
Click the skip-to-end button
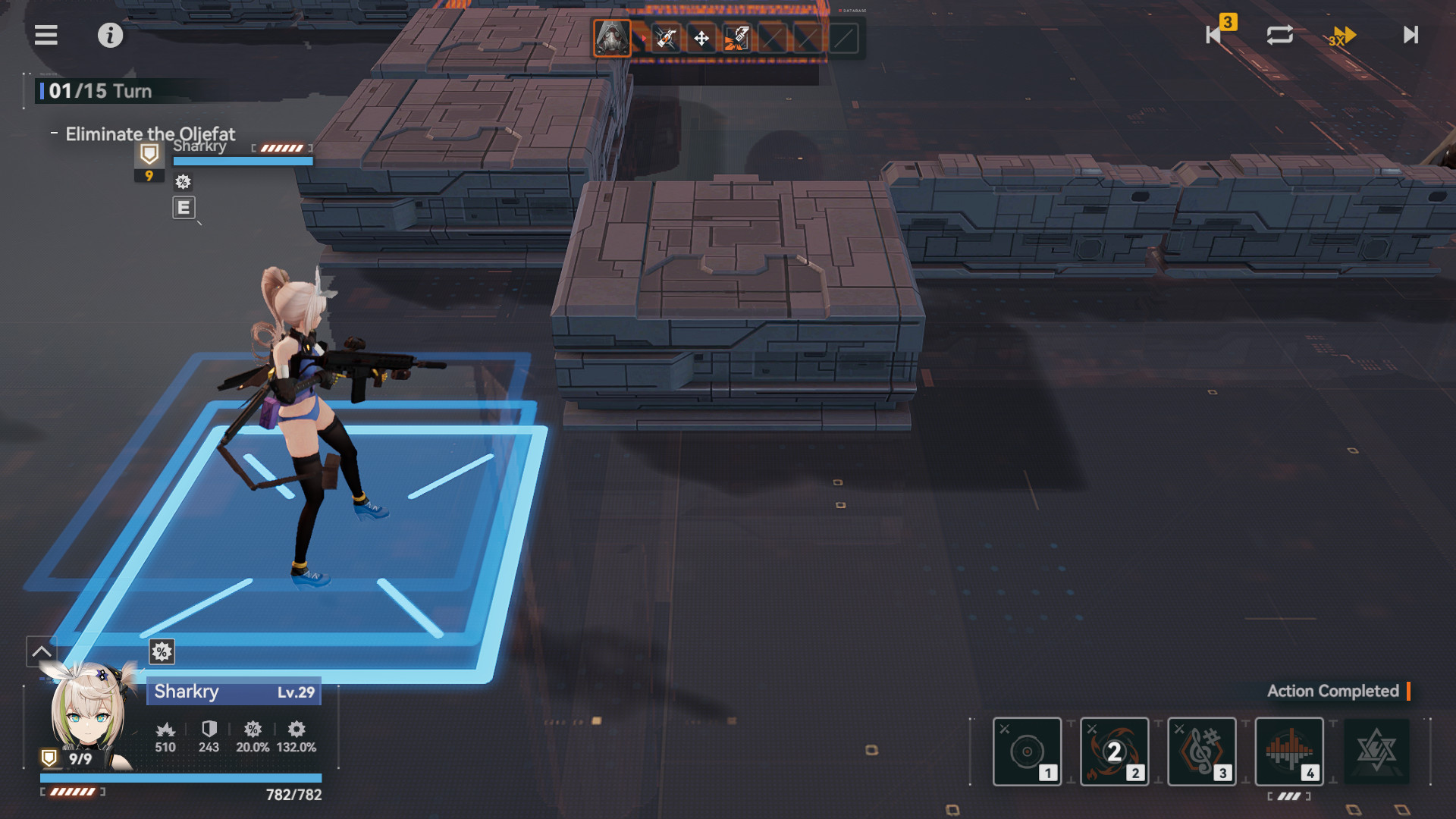pyautogui.click(x=1409, y=35)
